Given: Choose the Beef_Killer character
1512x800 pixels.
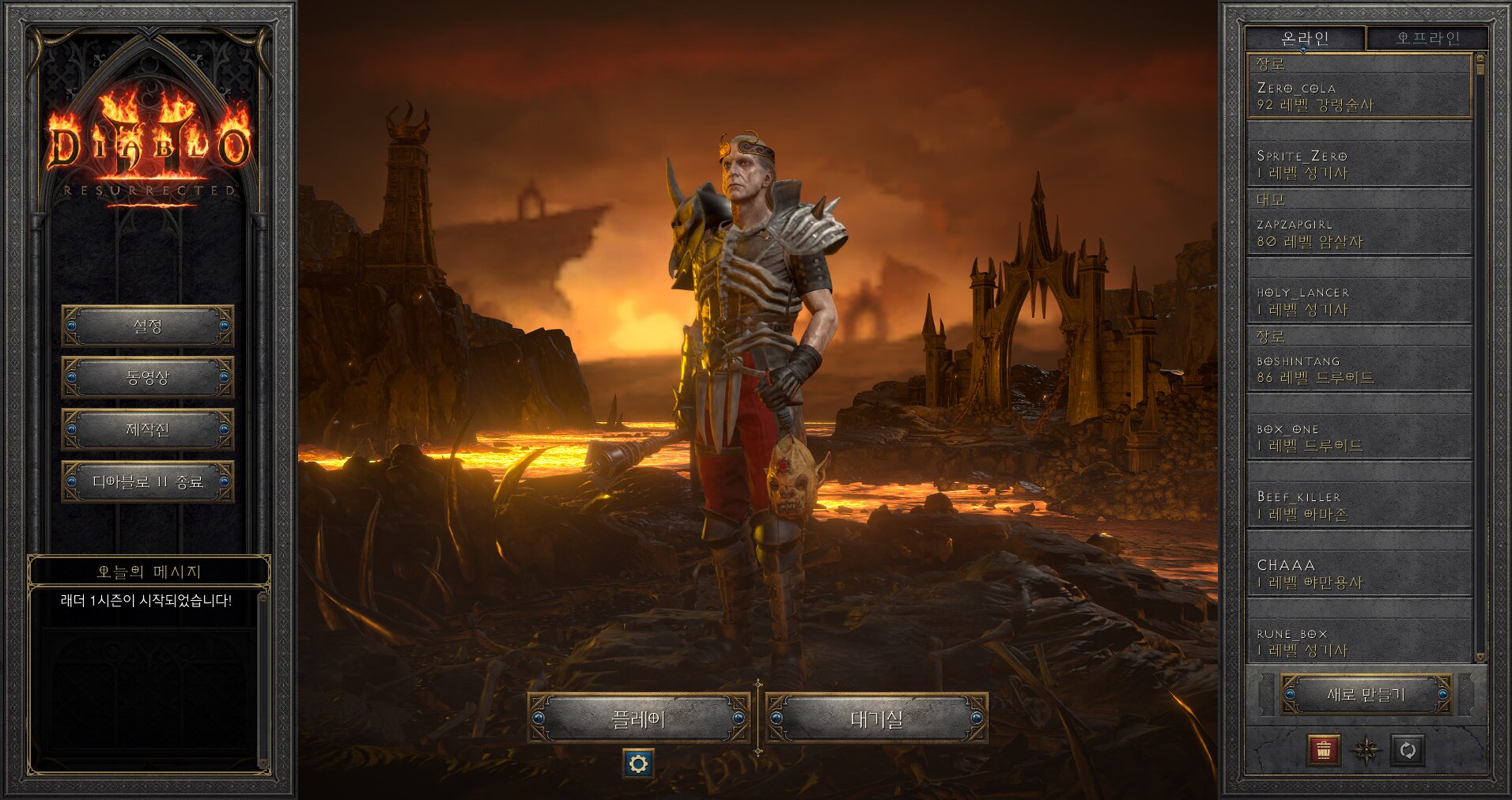Looking at the screenshot, I should (1359, 505).
